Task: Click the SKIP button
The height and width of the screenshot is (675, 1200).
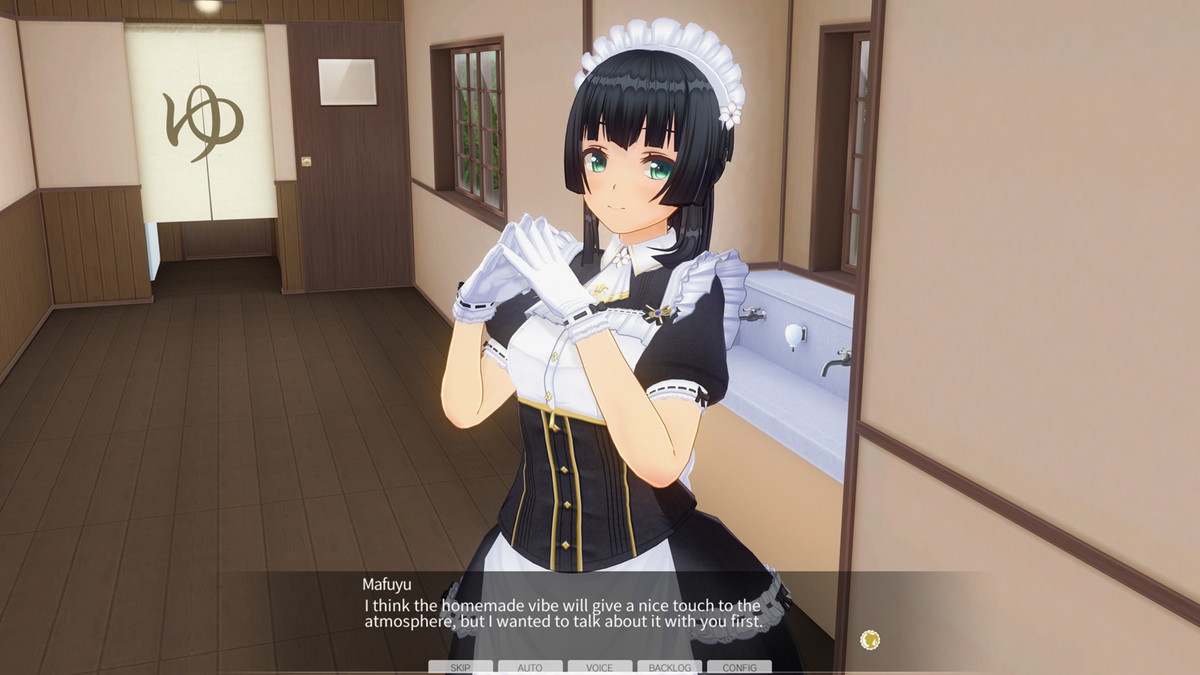Action: [x=460, y=667]
